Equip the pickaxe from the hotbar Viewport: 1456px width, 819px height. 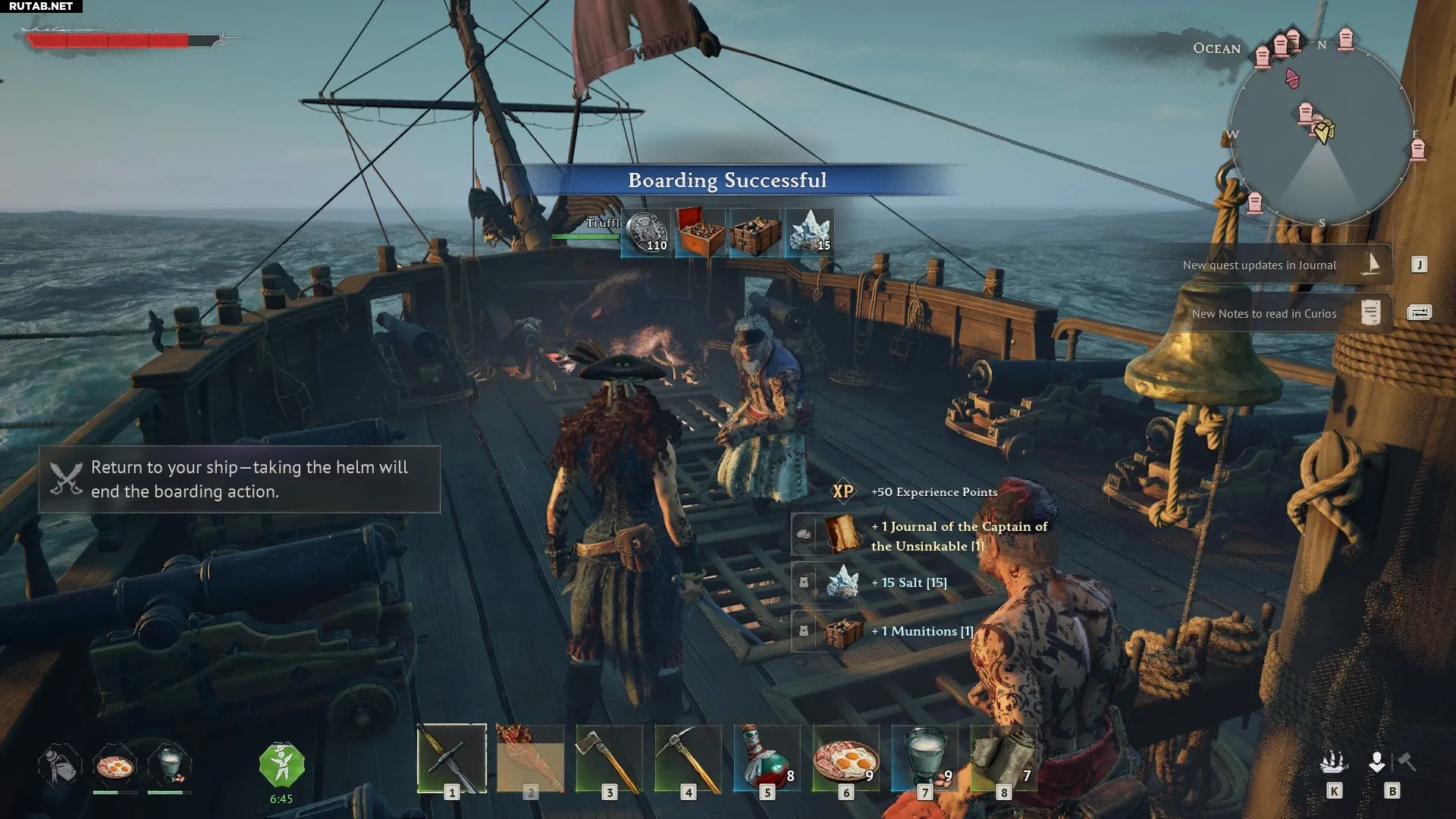pos(688,758)
